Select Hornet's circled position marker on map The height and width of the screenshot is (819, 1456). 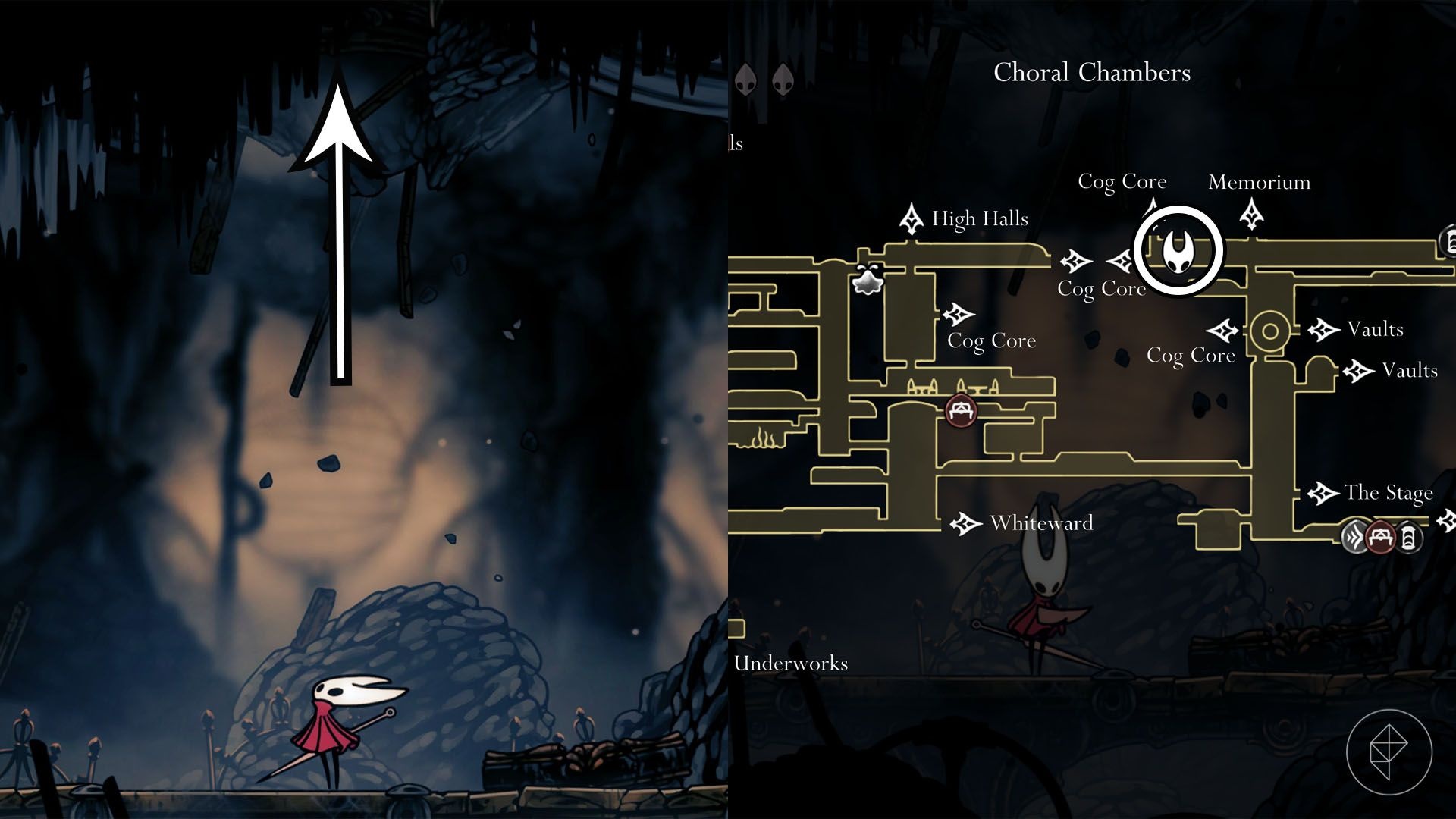click(1178, 251)
